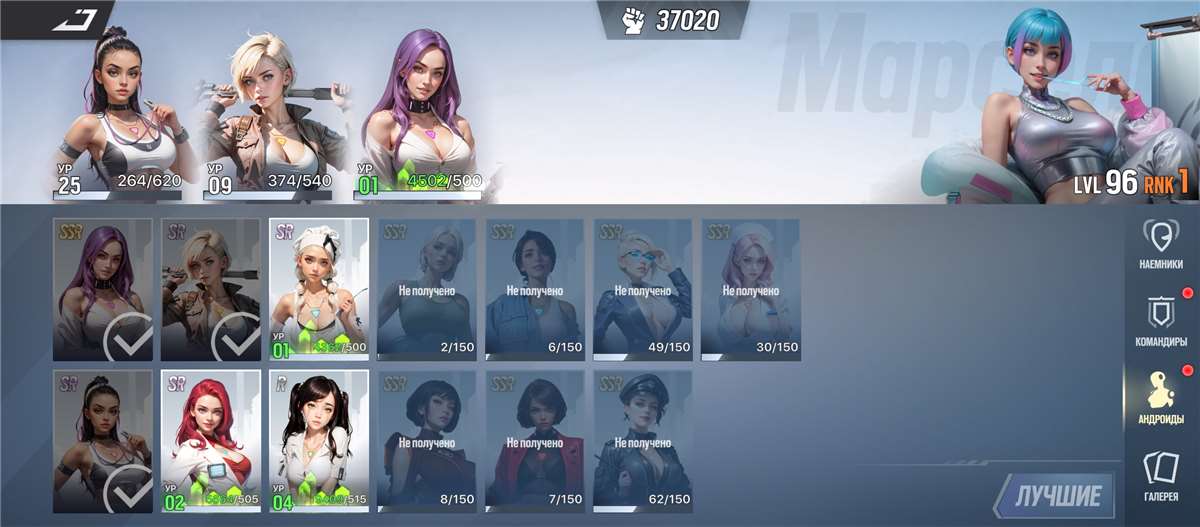Pick the R android with black pigtails

(x=319, y=441)
